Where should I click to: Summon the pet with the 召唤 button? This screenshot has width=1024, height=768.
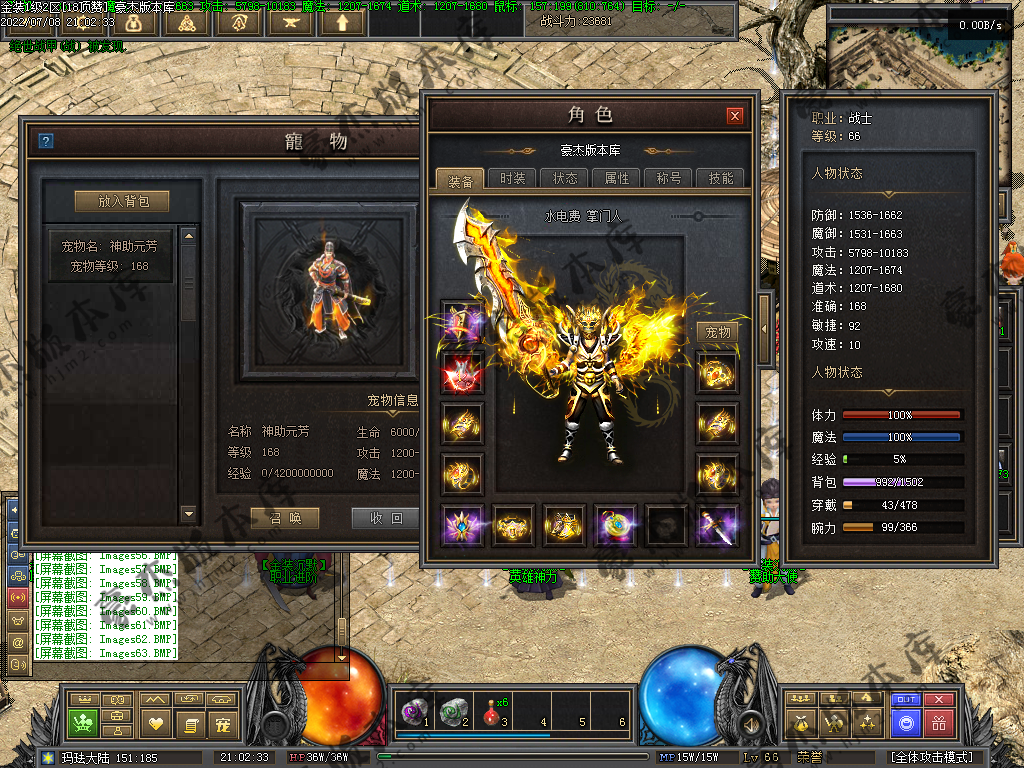pos(283,518)
